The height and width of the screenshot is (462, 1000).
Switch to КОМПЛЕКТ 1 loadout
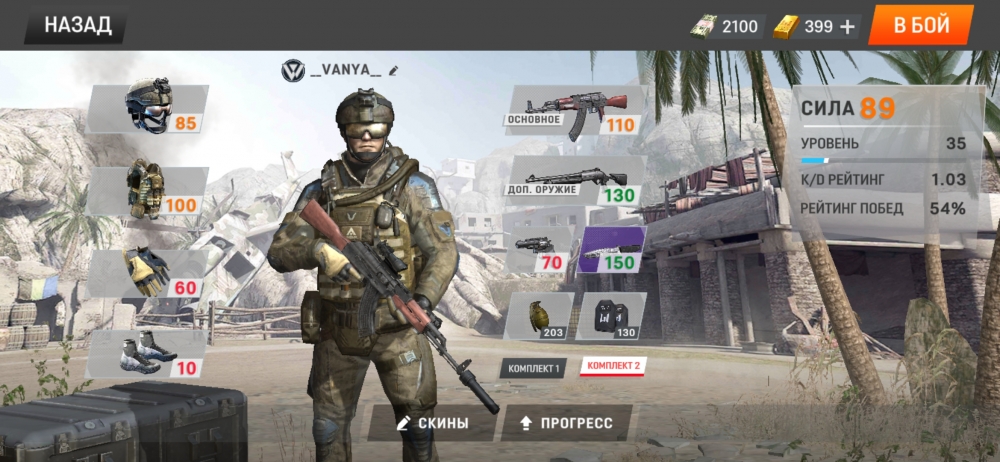point(533,368)
